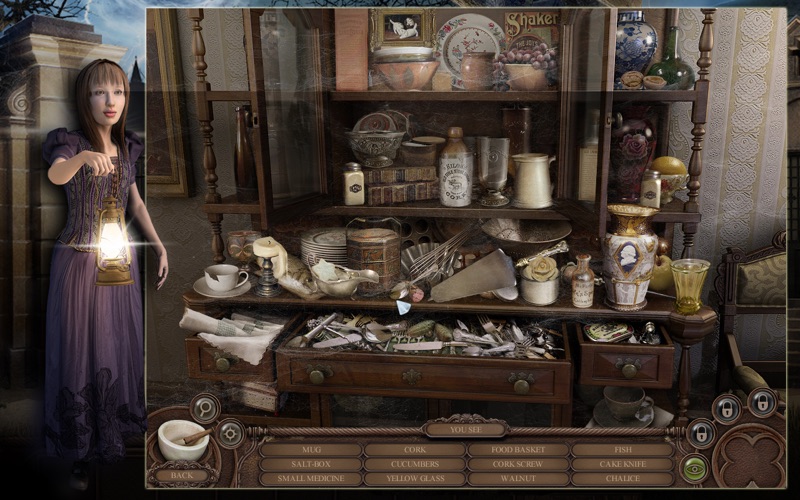Select the Small Medicine entry
This screenshot has width=800, height=500.
point(310,479)
